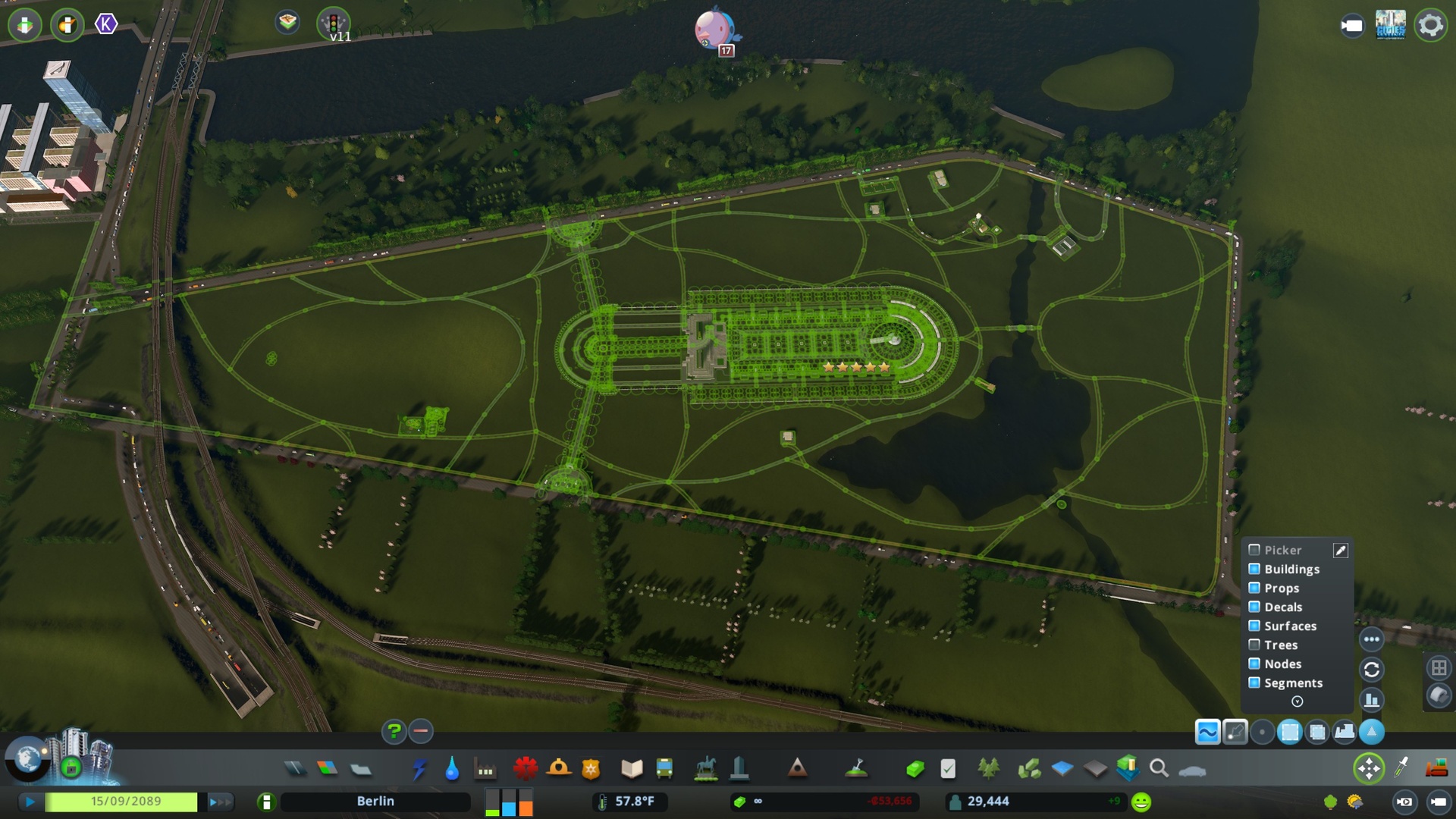Open the parks and plazas menu

706,768
